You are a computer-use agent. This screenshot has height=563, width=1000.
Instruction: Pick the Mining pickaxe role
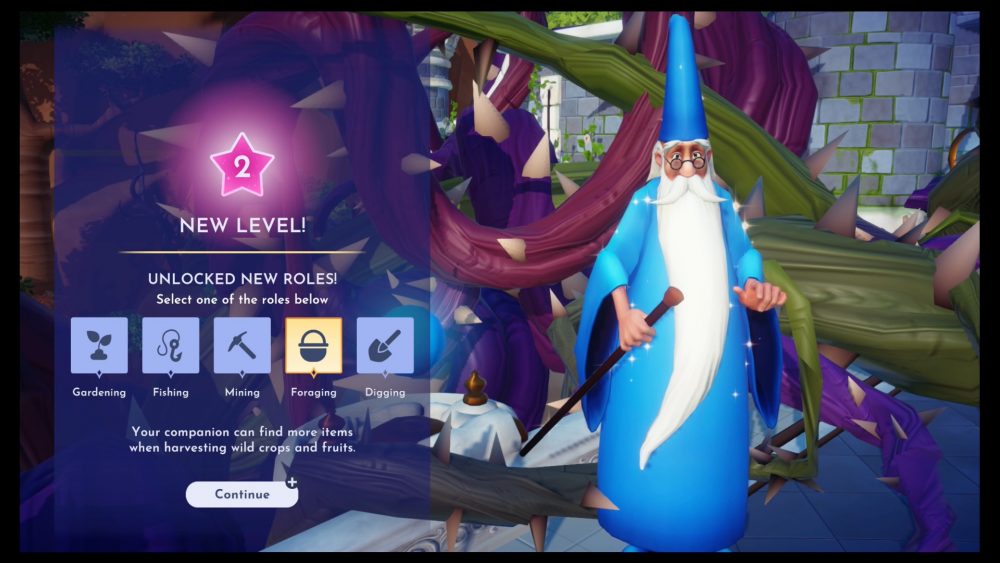(242, 346)
